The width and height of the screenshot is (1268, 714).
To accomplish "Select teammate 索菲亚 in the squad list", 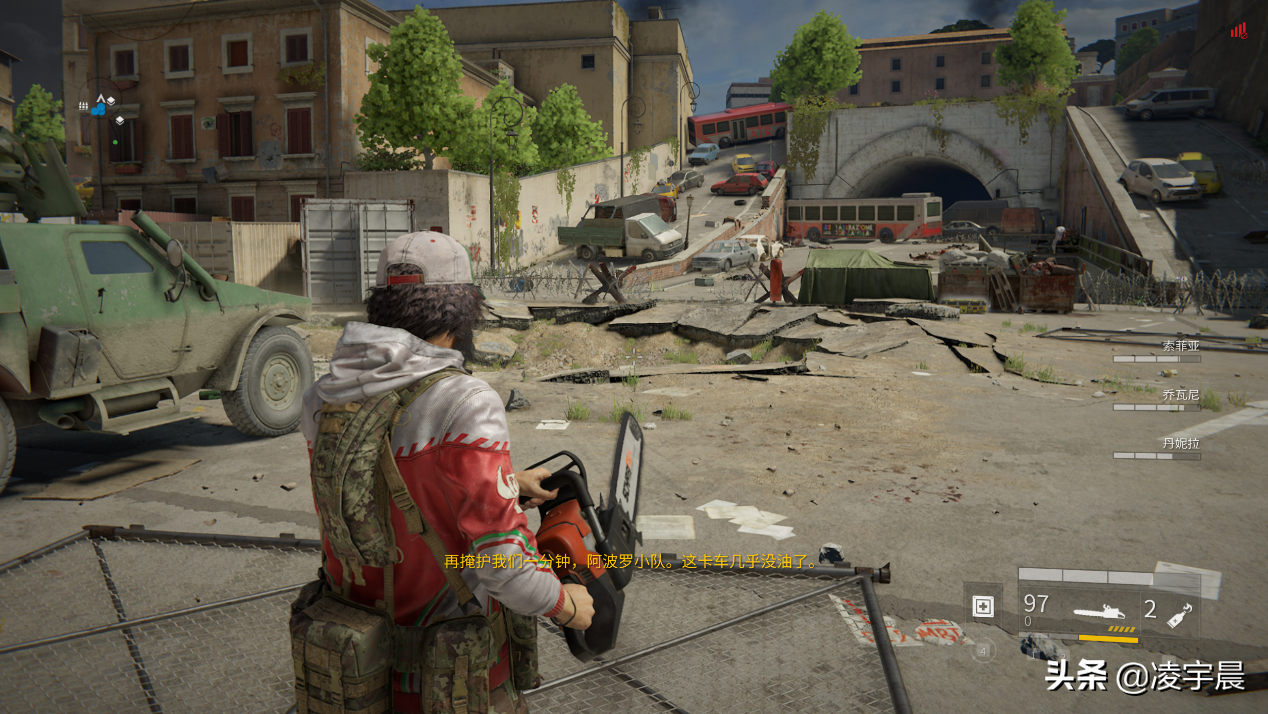I will click(x=1180, y=346).
